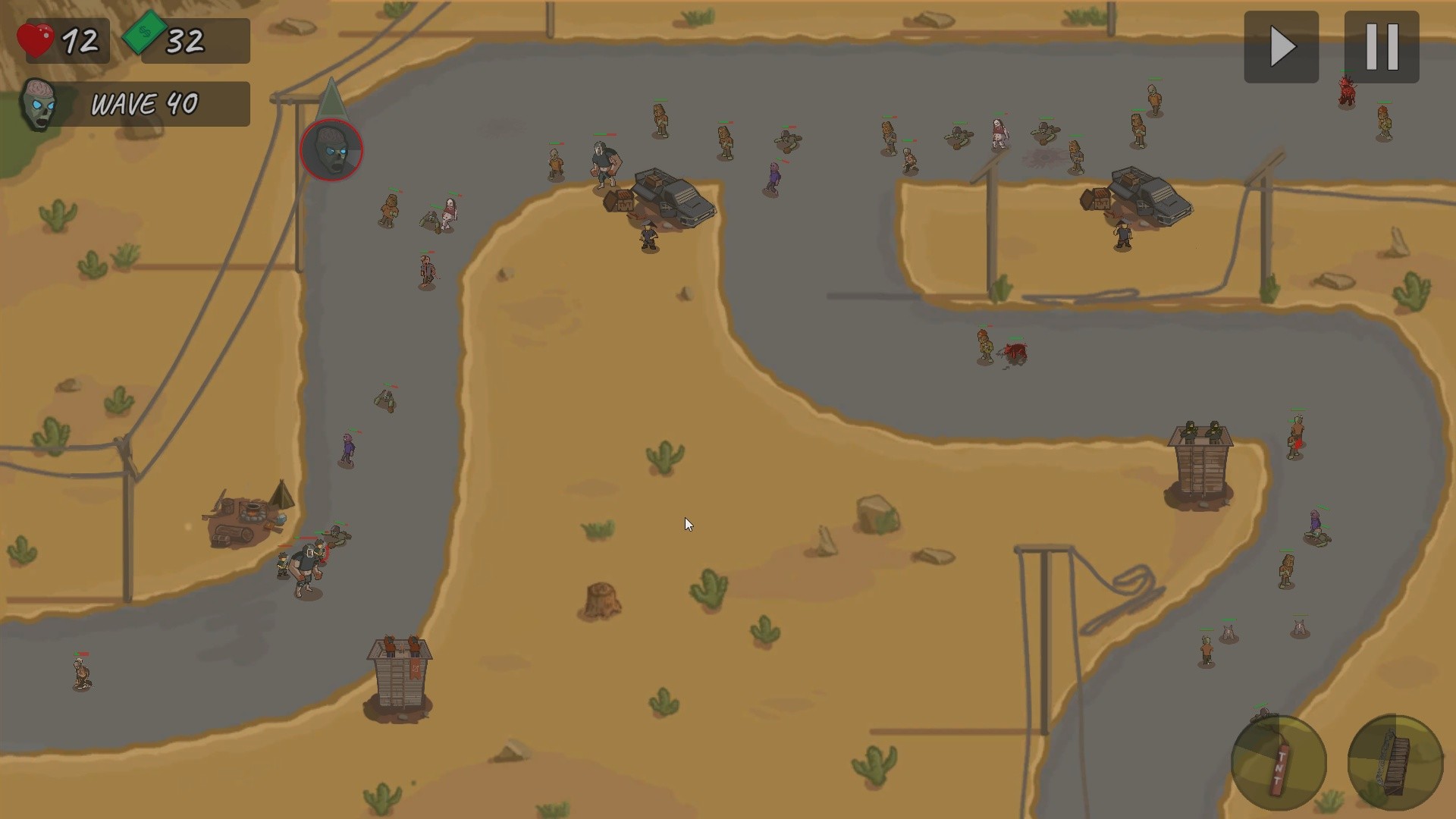The width and height of the screenshot is (1456, 819).
Task: Click the money counter showing 32
Action: (x=186, y=38)
